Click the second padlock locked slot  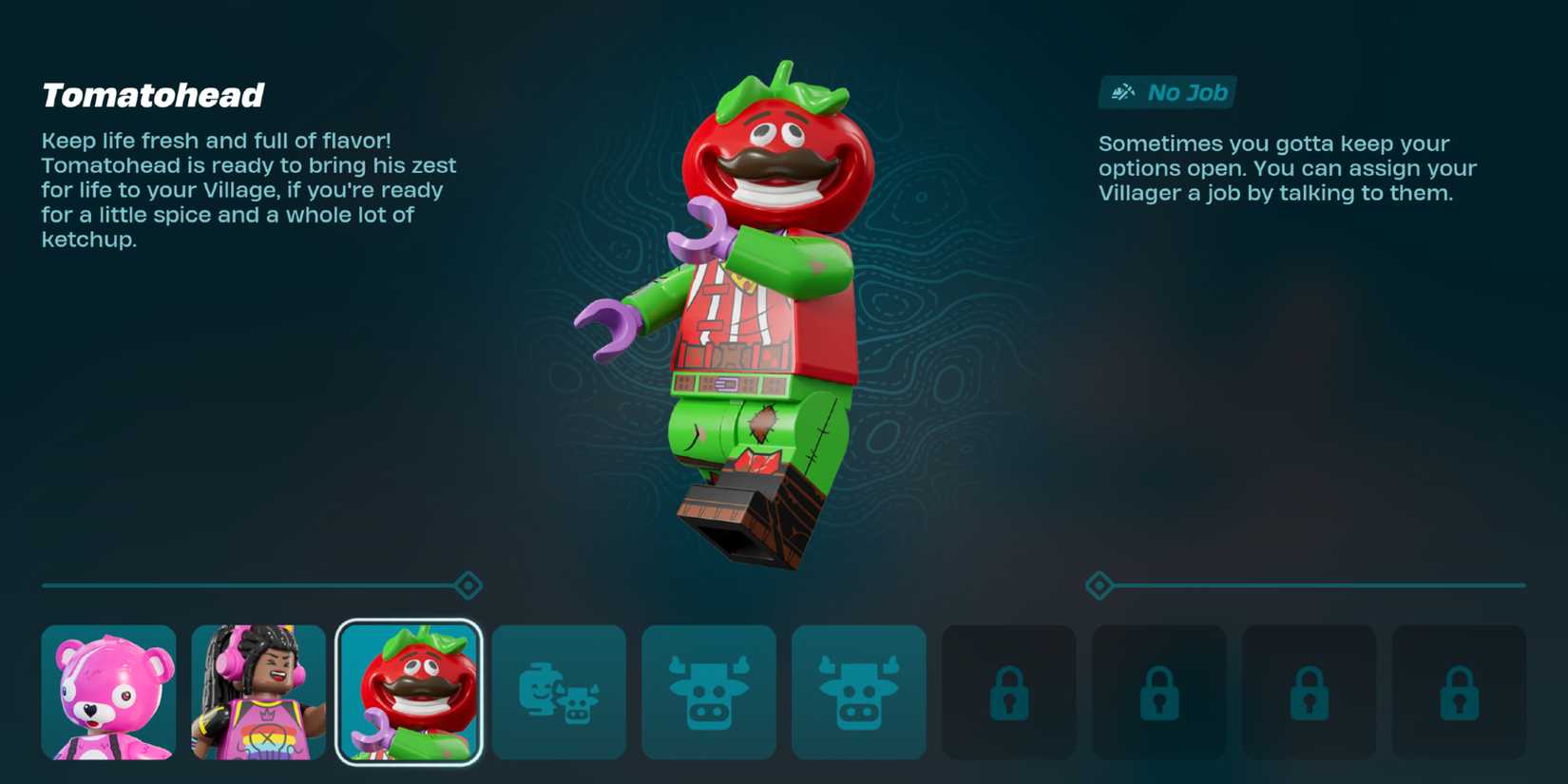(x=1159, y=692)
